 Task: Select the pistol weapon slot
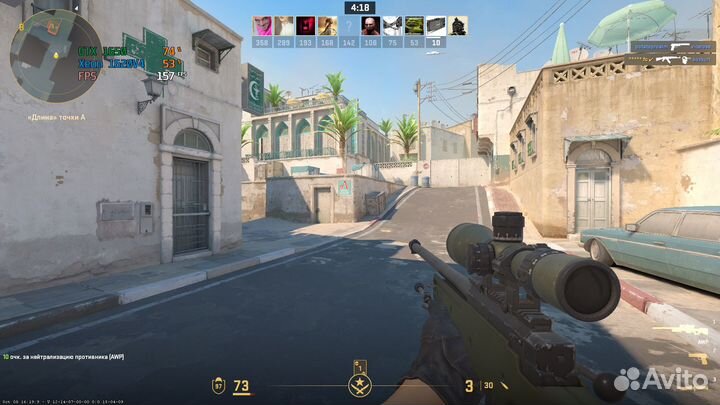tap(699, 358)
